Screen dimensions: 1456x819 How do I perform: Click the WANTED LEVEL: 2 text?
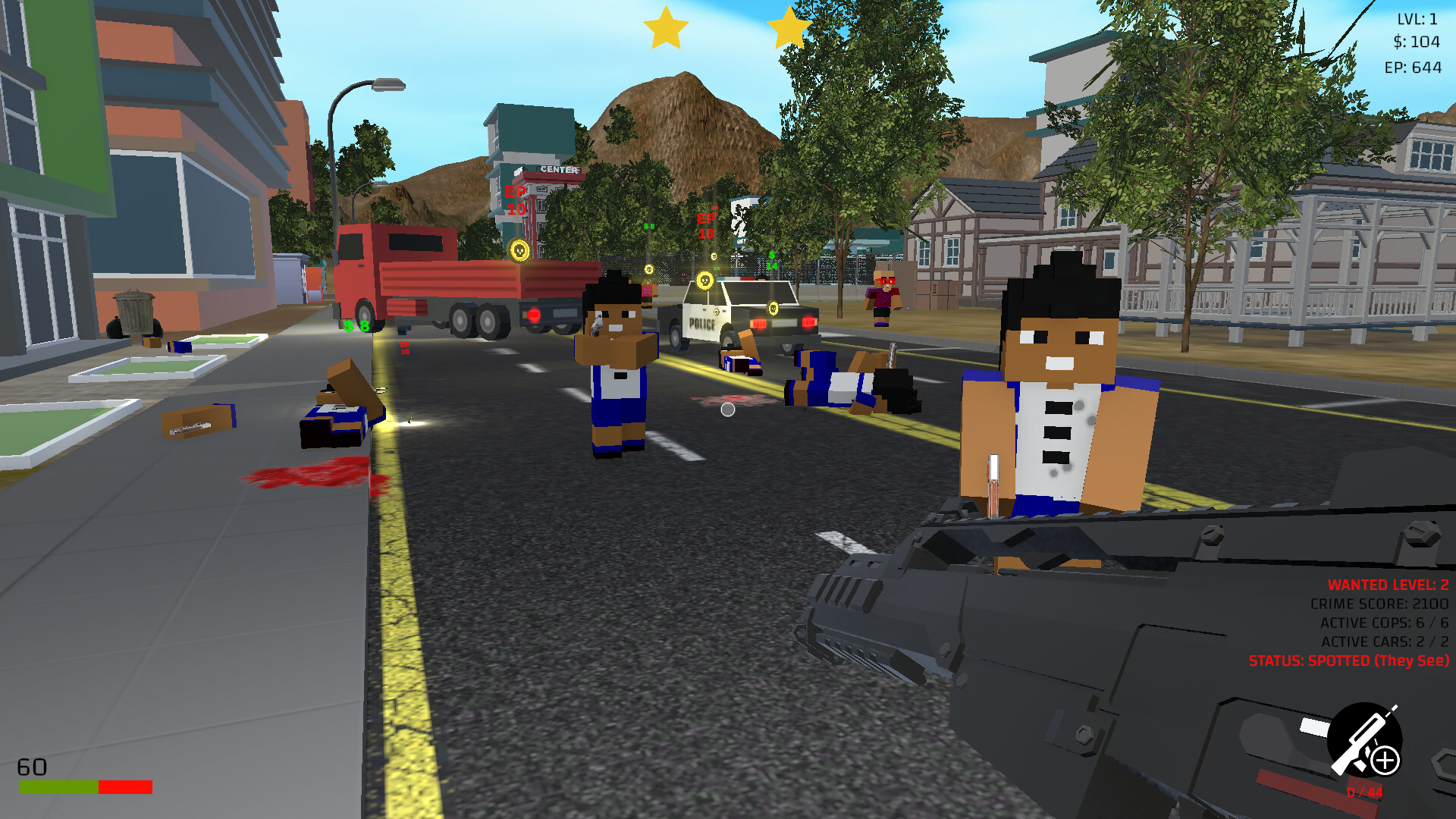point(1388,585)
